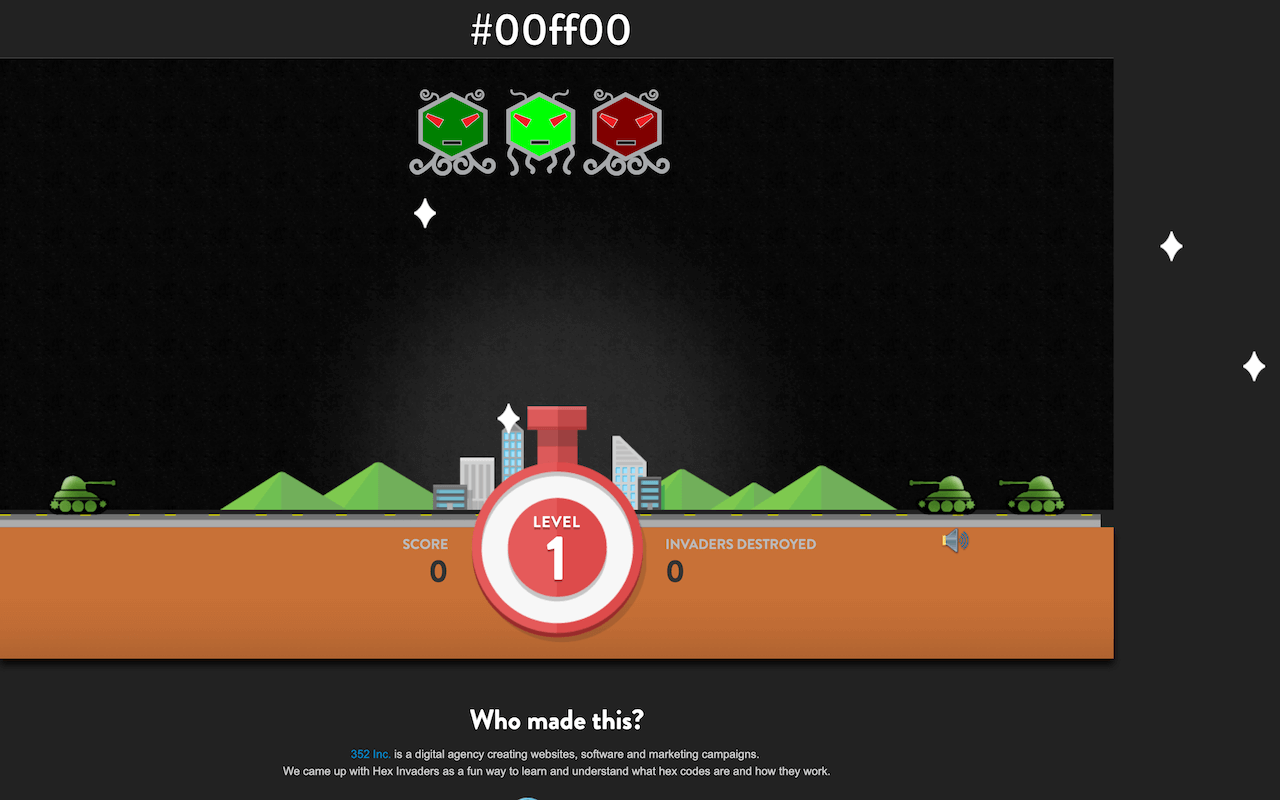Screen dimensions: 1280x800
Task: Click the red hex invader
Action: [625, 128]
